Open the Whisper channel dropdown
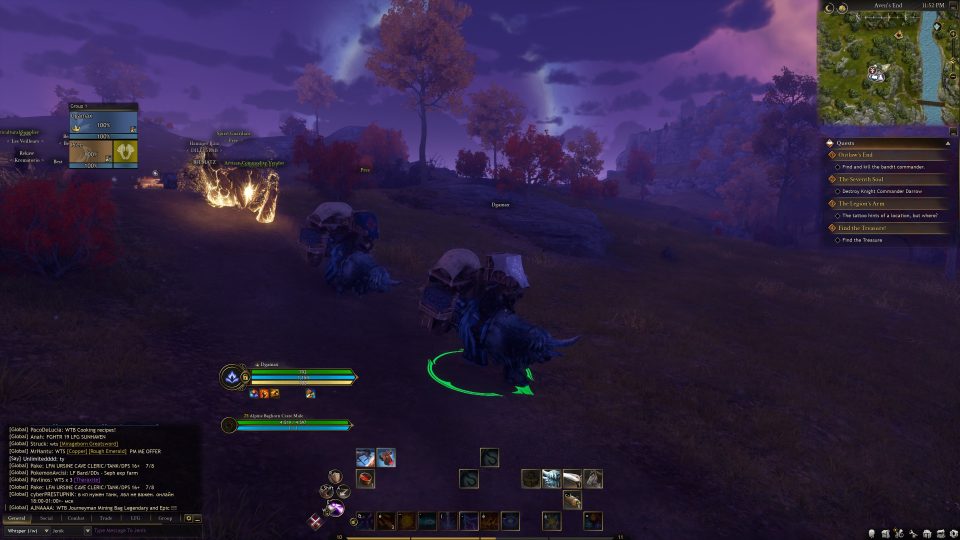The height and width of the screenshot is (540, 960). 24,530
